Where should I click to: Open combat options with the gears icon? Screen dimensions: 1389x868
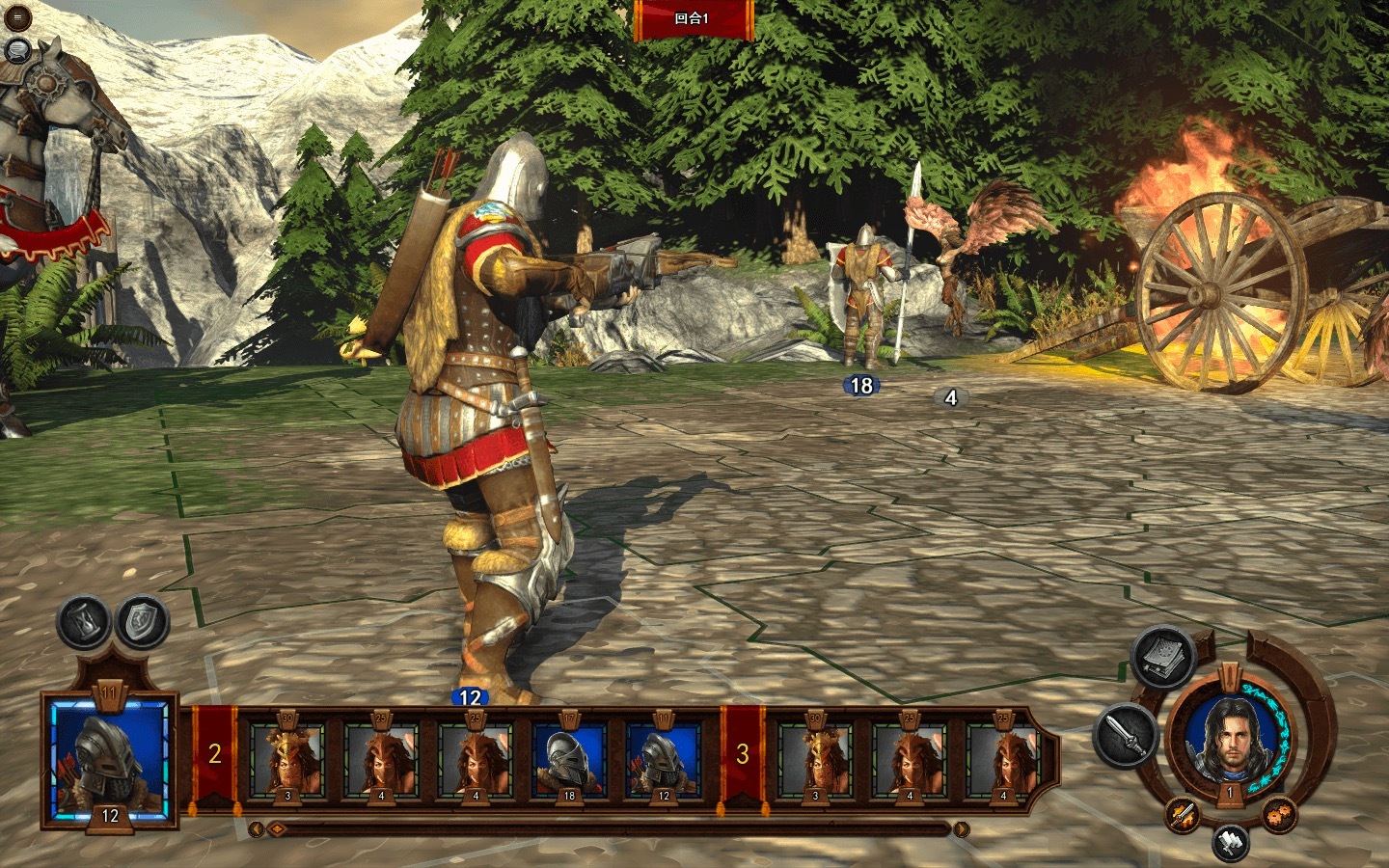tap(1277, 813)
